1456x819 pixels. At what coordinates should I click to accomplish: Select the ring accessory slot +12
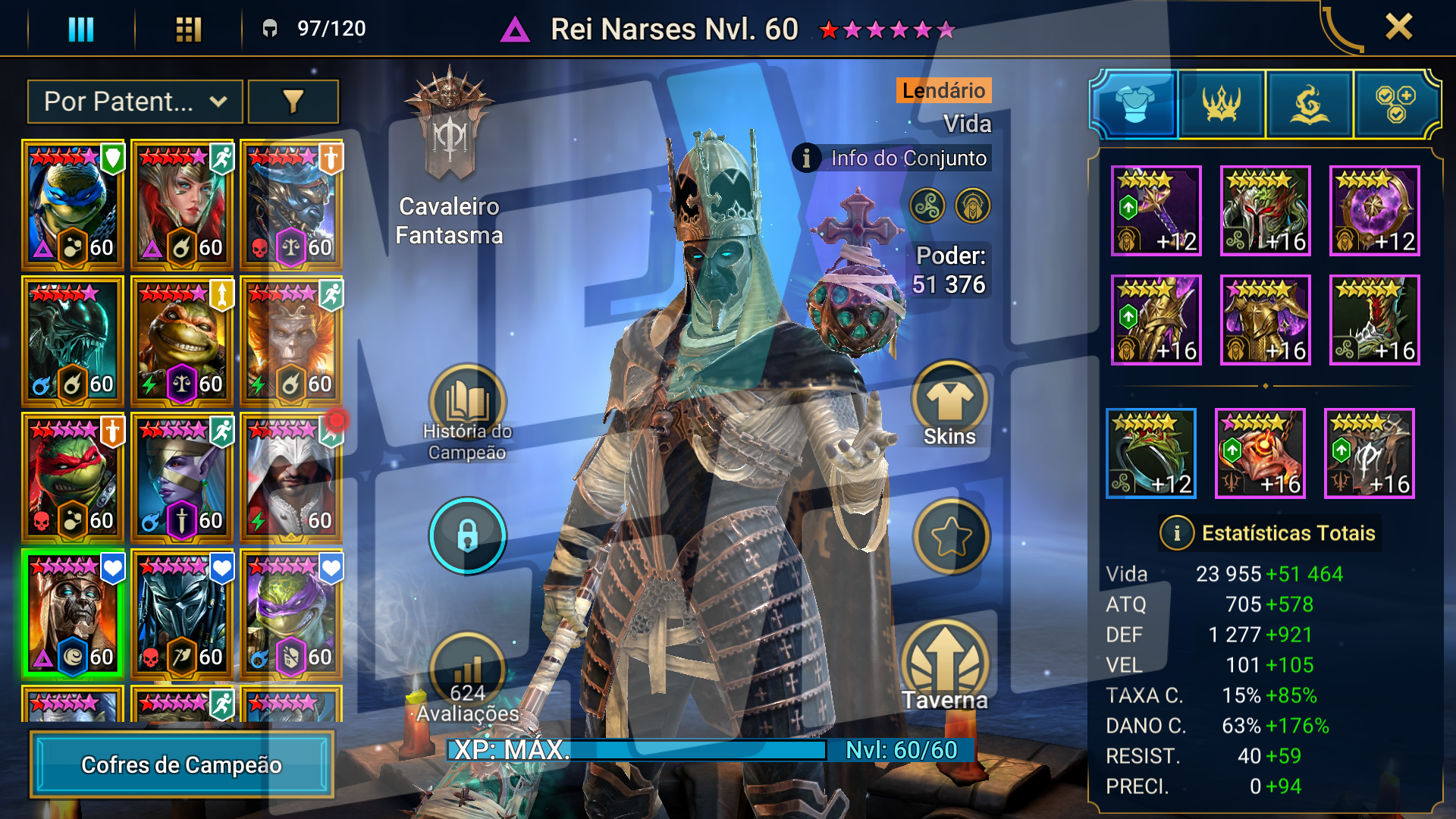[1150, 453]
